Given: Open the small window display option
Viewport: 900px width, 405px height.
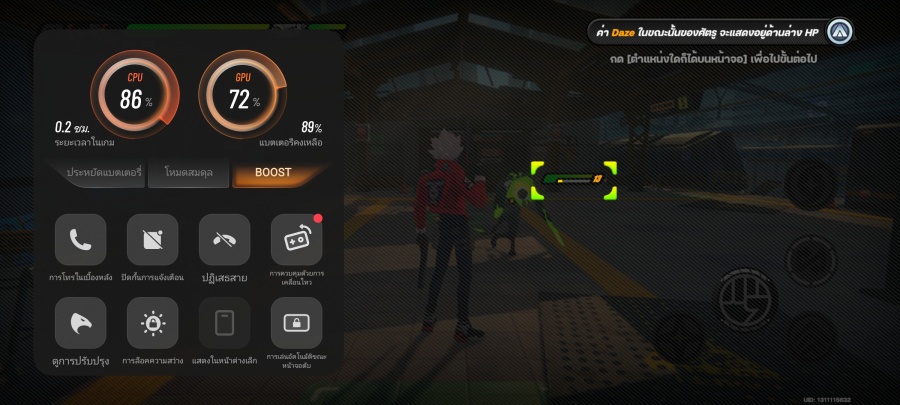Looking at the screenshot, I should click(x=224, y=323).
